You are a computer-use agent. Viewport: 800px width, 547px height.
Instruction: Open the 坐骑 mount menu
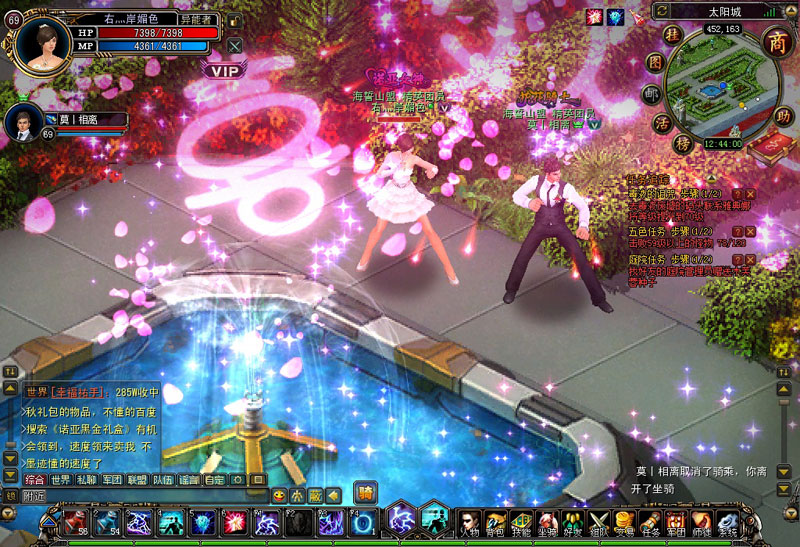tap(546, 522)
